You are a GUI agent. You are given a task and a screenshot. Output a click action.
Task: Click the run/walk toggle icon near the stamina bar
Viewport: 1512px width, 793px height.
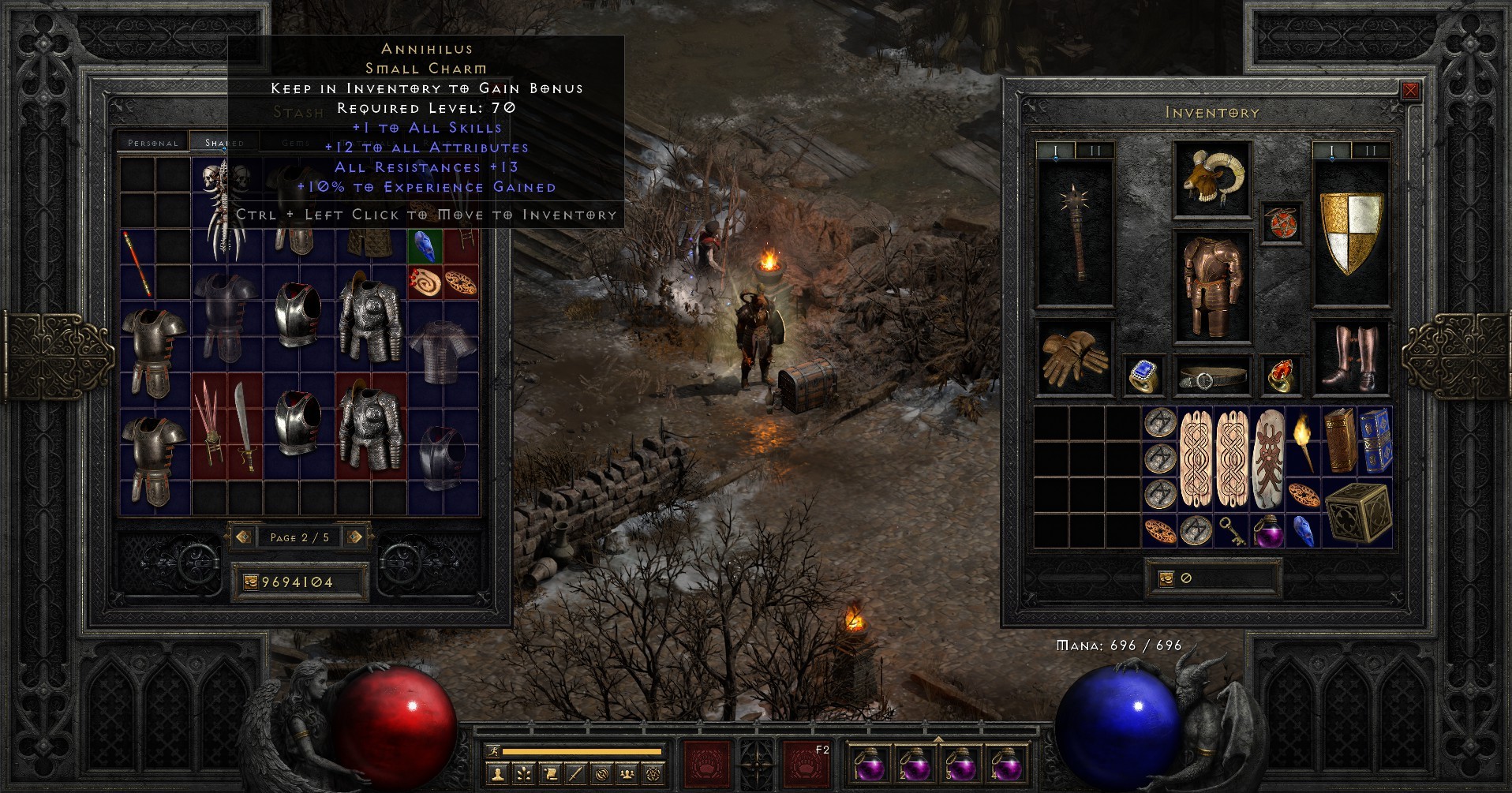click(x=494, y=751)
